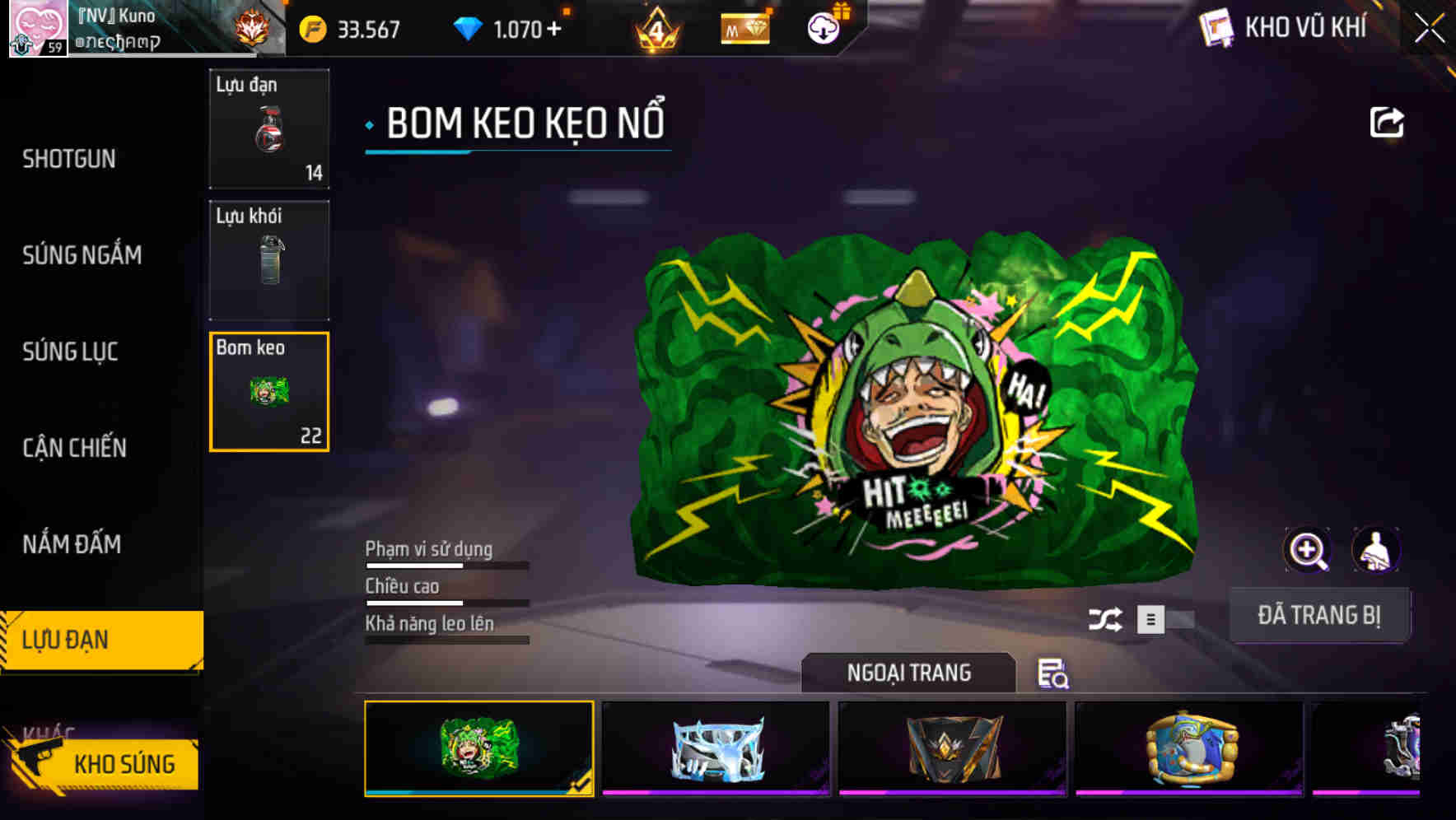The width and height of the screenshot is (1456, 820).
Task: Click the plus button next to diamond balance
Action: [553, 27]
